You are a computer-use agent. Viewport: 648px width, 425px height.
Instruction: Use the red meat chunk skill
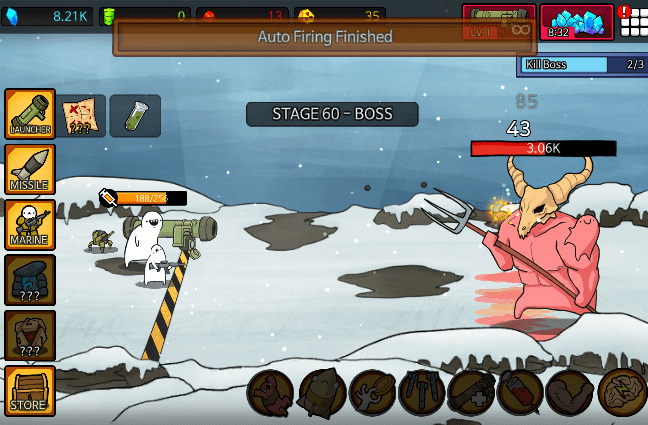(x=271, y=393)
